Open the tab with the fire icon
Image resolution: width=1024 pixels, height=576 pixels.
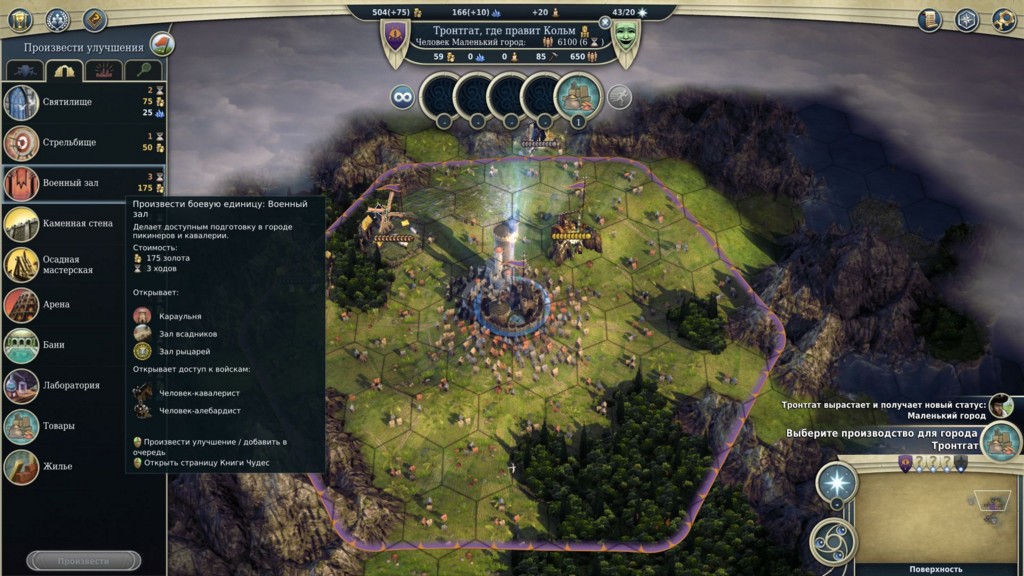click(103, 71)
